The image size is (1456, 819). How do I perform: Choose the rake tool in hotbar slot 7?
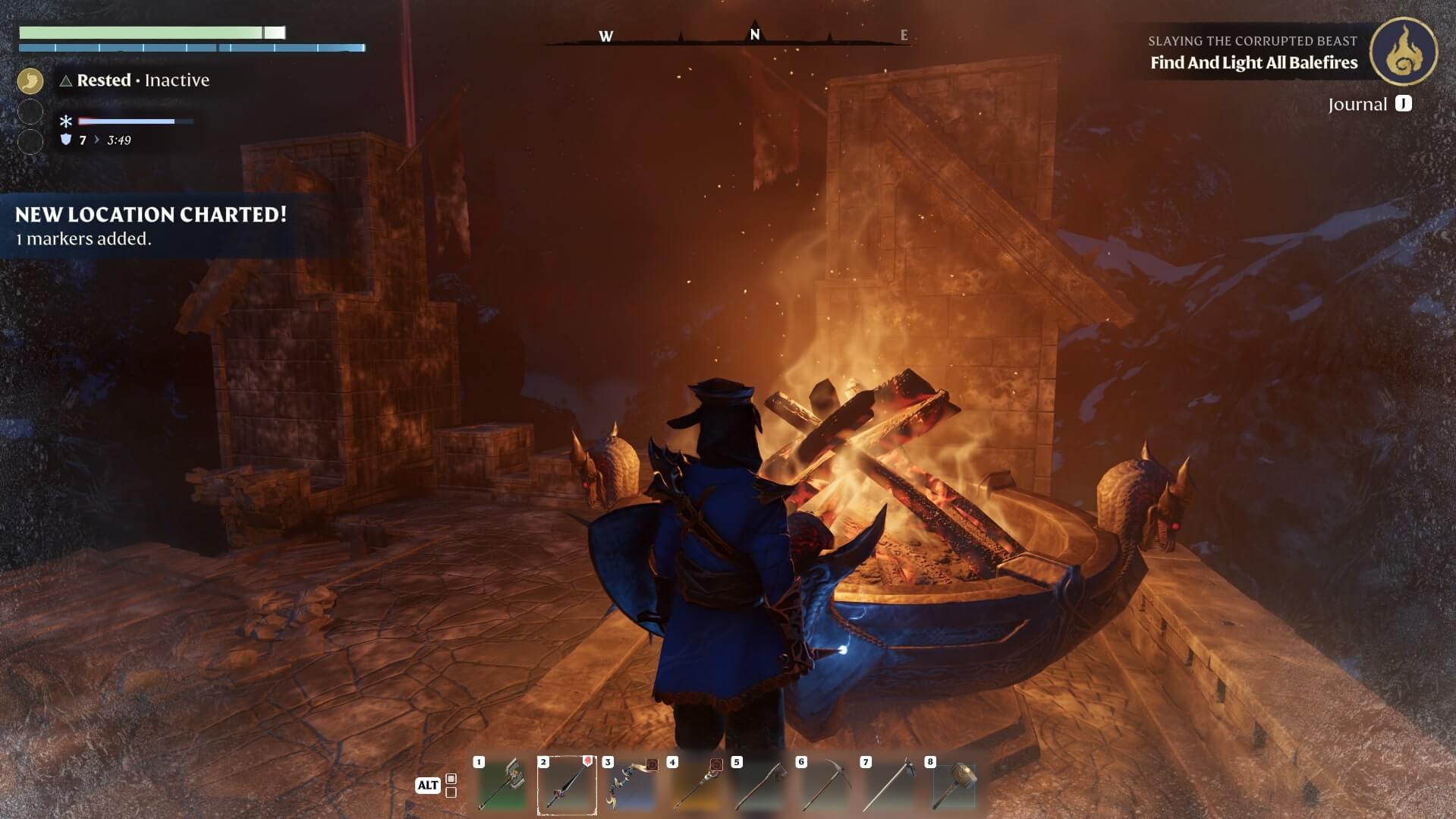click(889, 785)
